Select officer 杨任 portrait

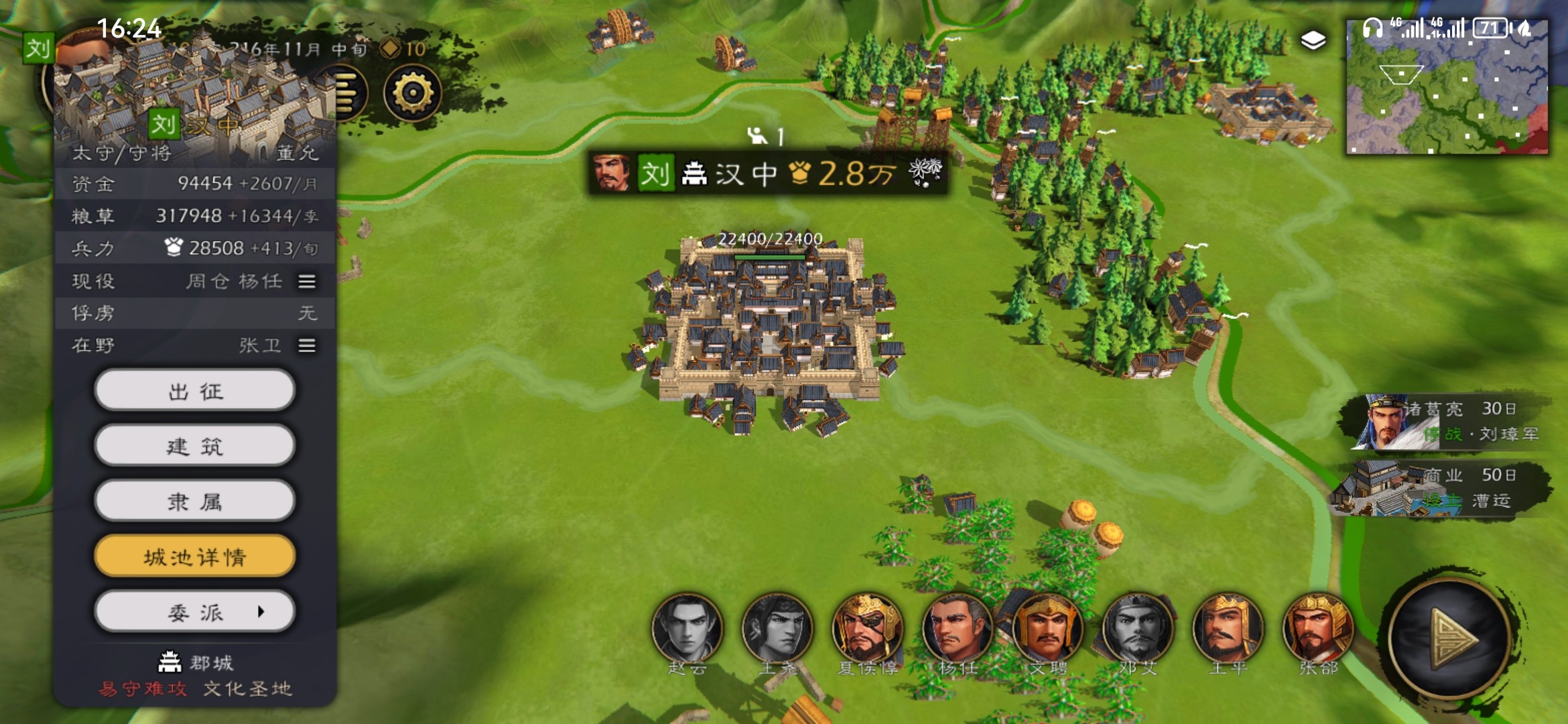[957, 629]
